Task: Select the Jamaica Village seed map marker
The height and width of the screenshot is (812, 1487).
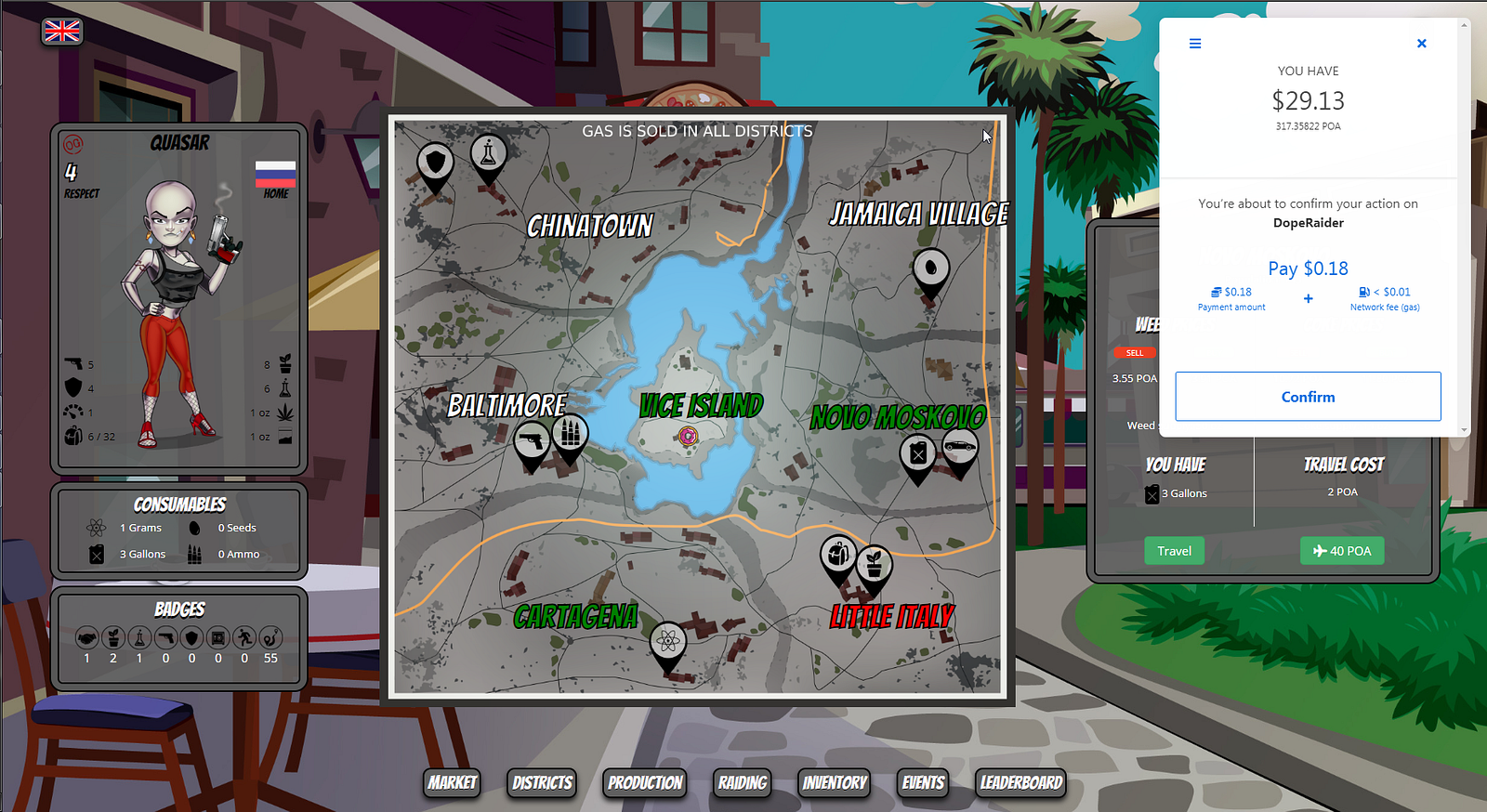Action: click(x=931, y=269)
